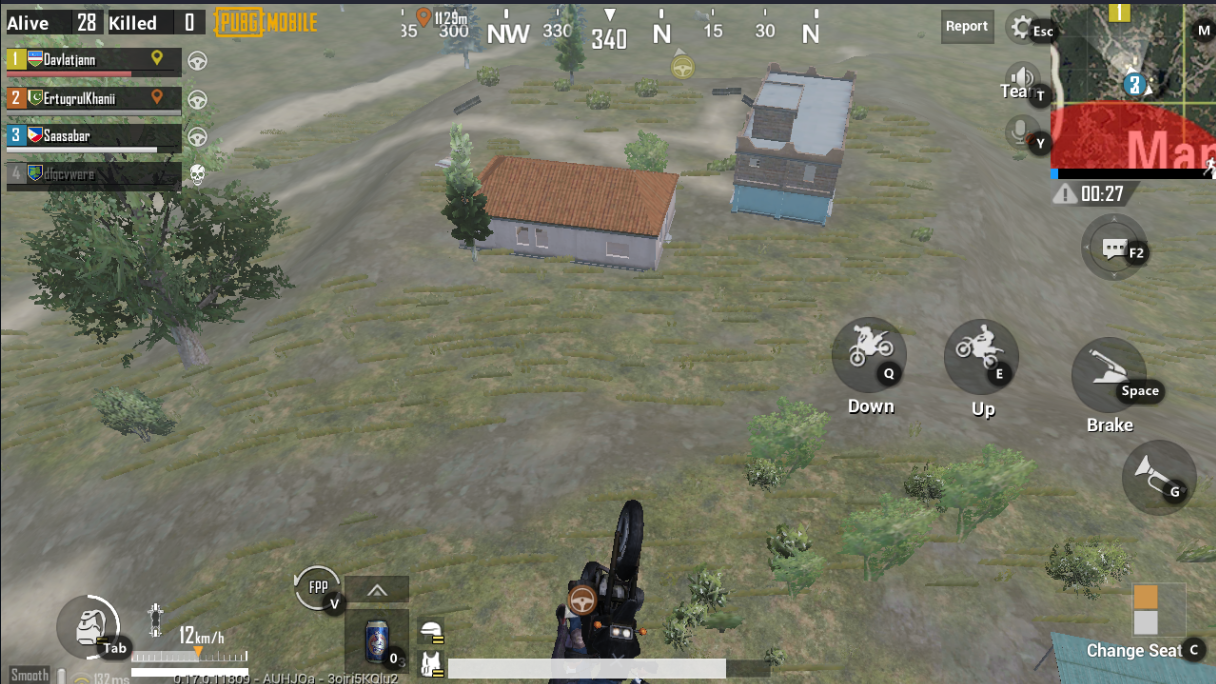Tilt the motorcycle Down

(868, 354)
